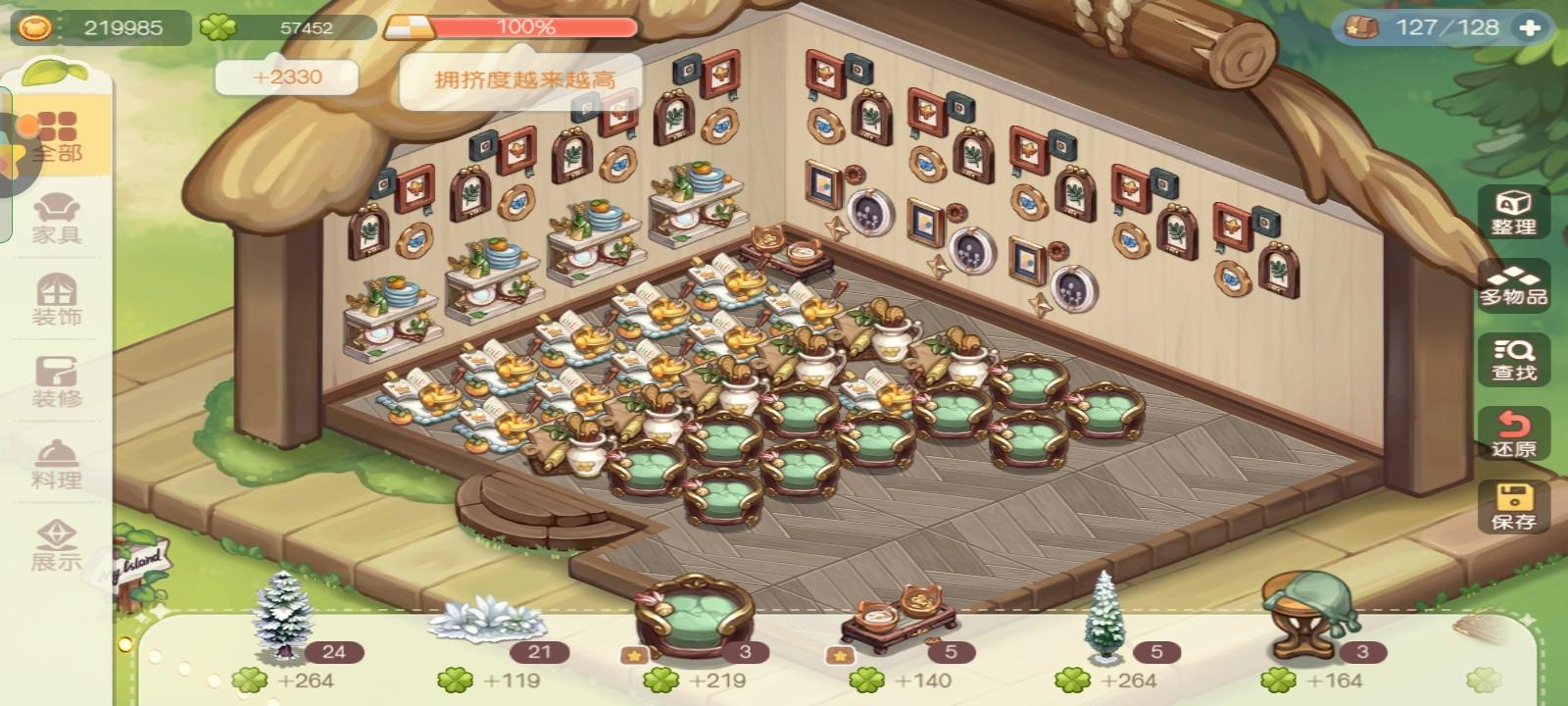Open the 整理 (organize) tool
Viewport: 1568px width, 706px height.
[x=1515, y=216]
